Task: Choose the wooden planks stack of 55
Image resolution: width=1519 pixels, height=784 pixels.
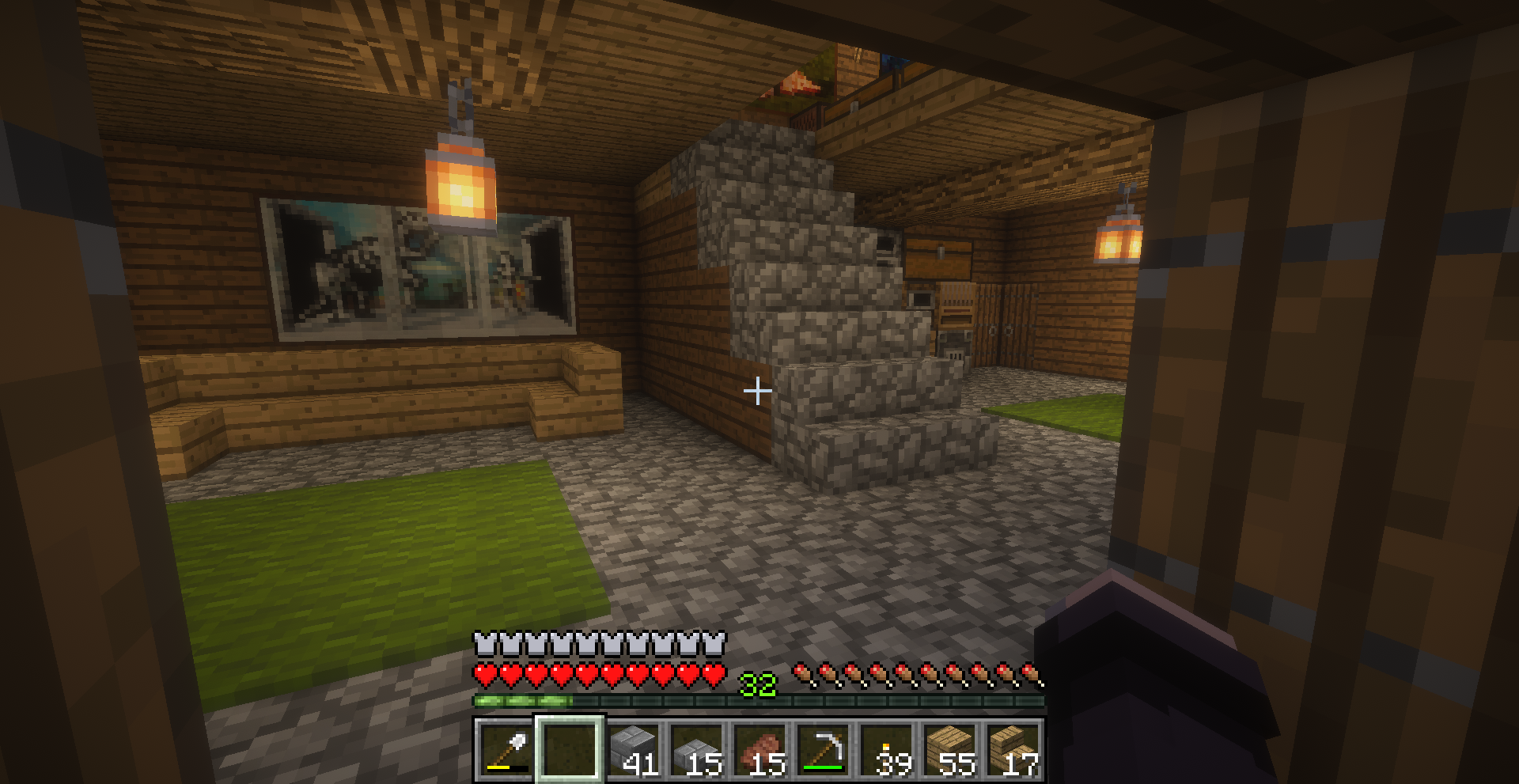Action: point(950,749)
